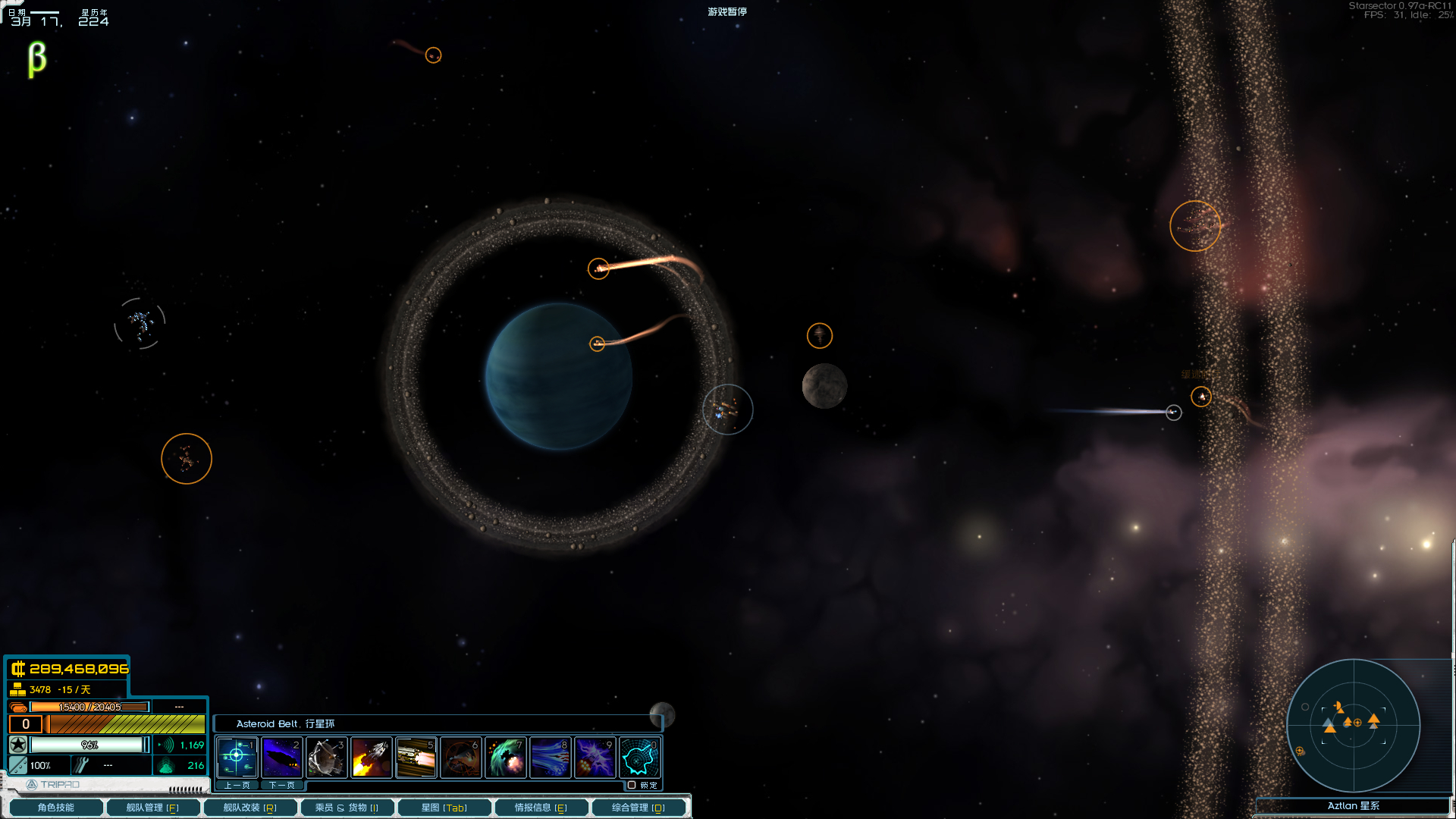Open the 情报信息 intel screen
Image resolution: width=1456 pixels, height=819 pixels.
click(x=541, y=808)
